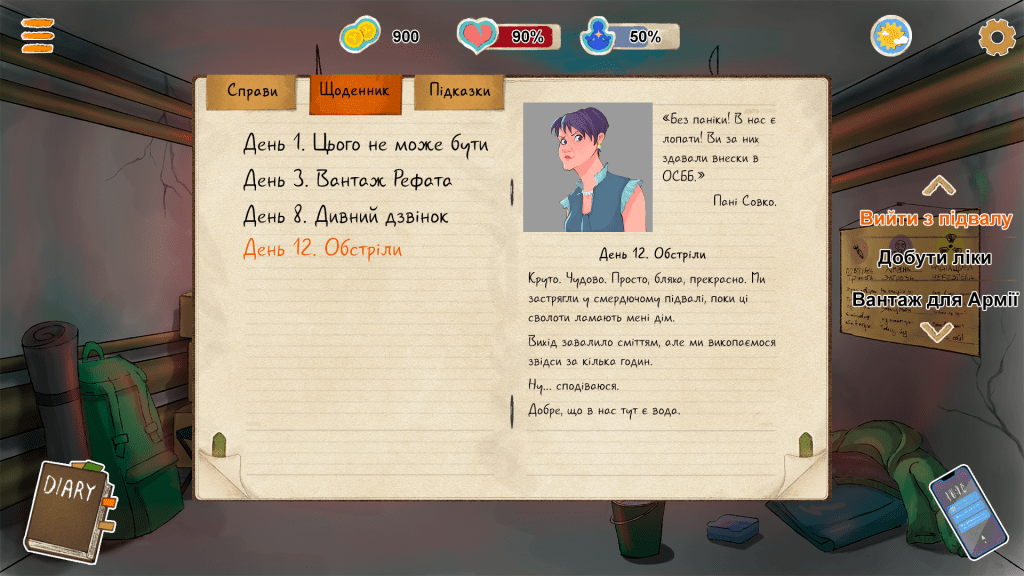Choose entry День 12. Обстріли

[322, 249]
